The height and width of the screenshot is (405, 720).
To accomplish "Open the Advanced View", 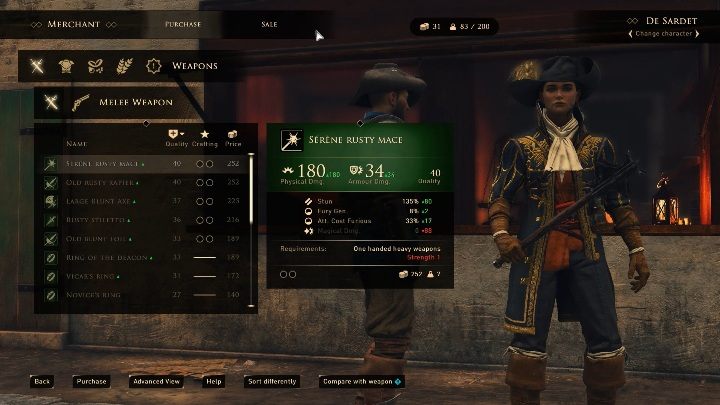I will click(x=156, y=381).
